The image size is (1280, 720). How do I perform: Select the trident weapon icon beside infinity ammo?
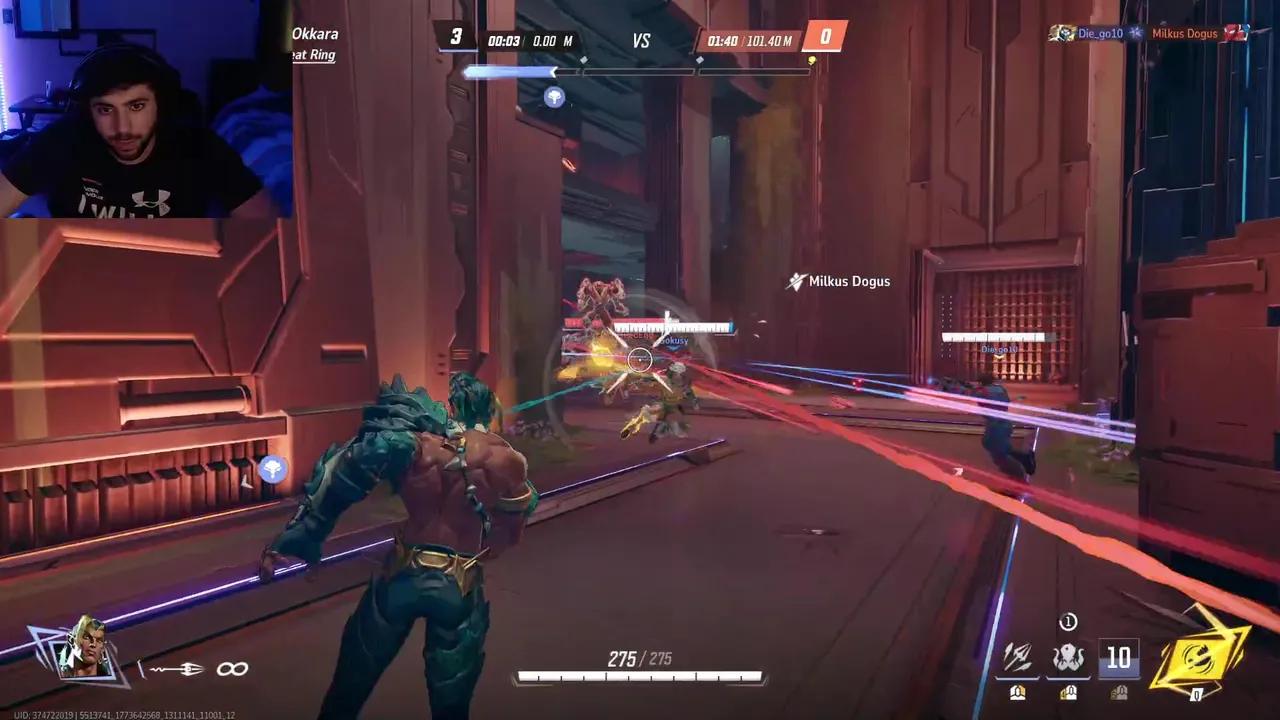pos(178,669)
